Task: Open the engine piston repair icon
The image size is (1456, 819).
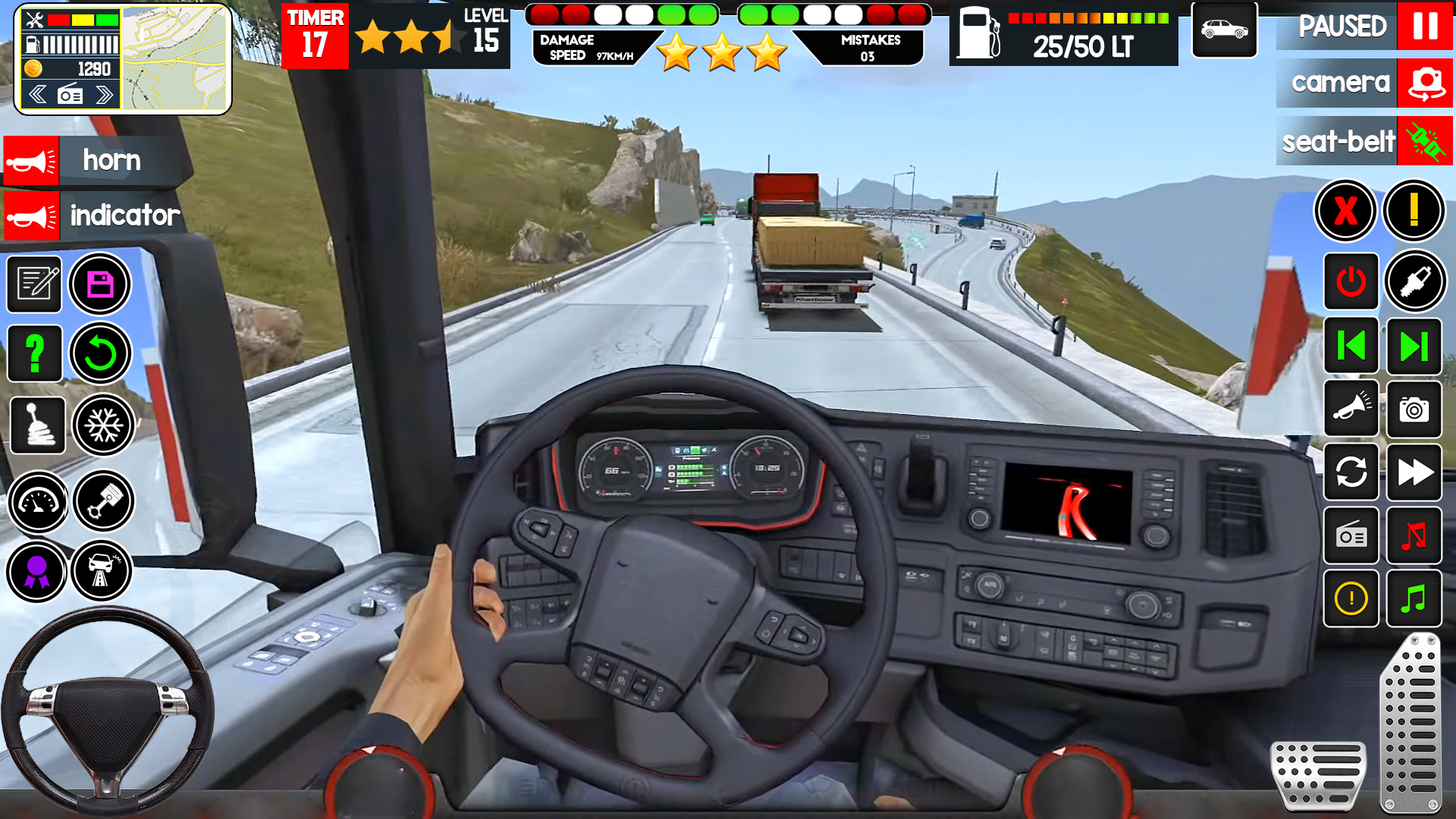Action: pyautogui.click(x=104, y=500)
